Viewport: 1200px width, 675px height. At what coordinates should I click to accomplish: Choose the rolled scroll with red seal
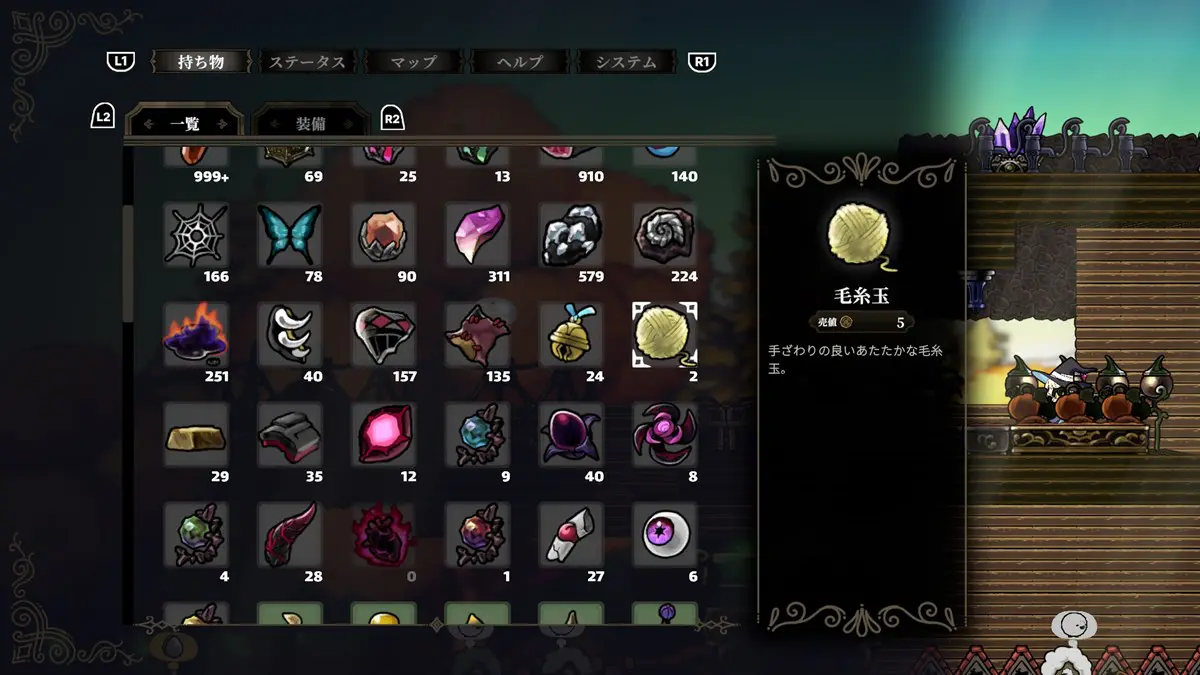tap(571, 534)
